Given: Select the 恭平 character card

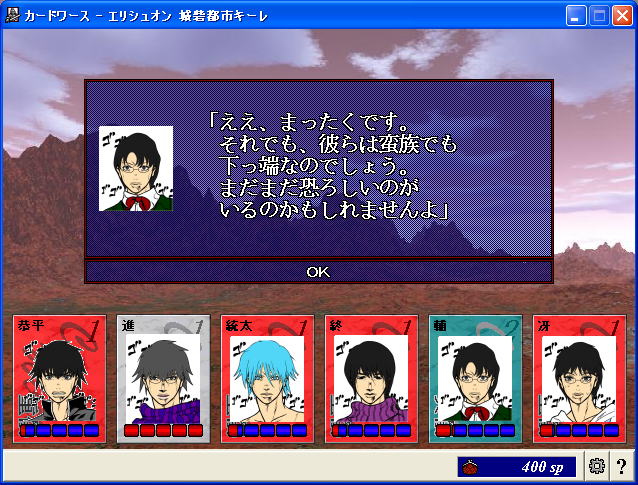Looking at the screenshot, I should [x=59, y=378].
